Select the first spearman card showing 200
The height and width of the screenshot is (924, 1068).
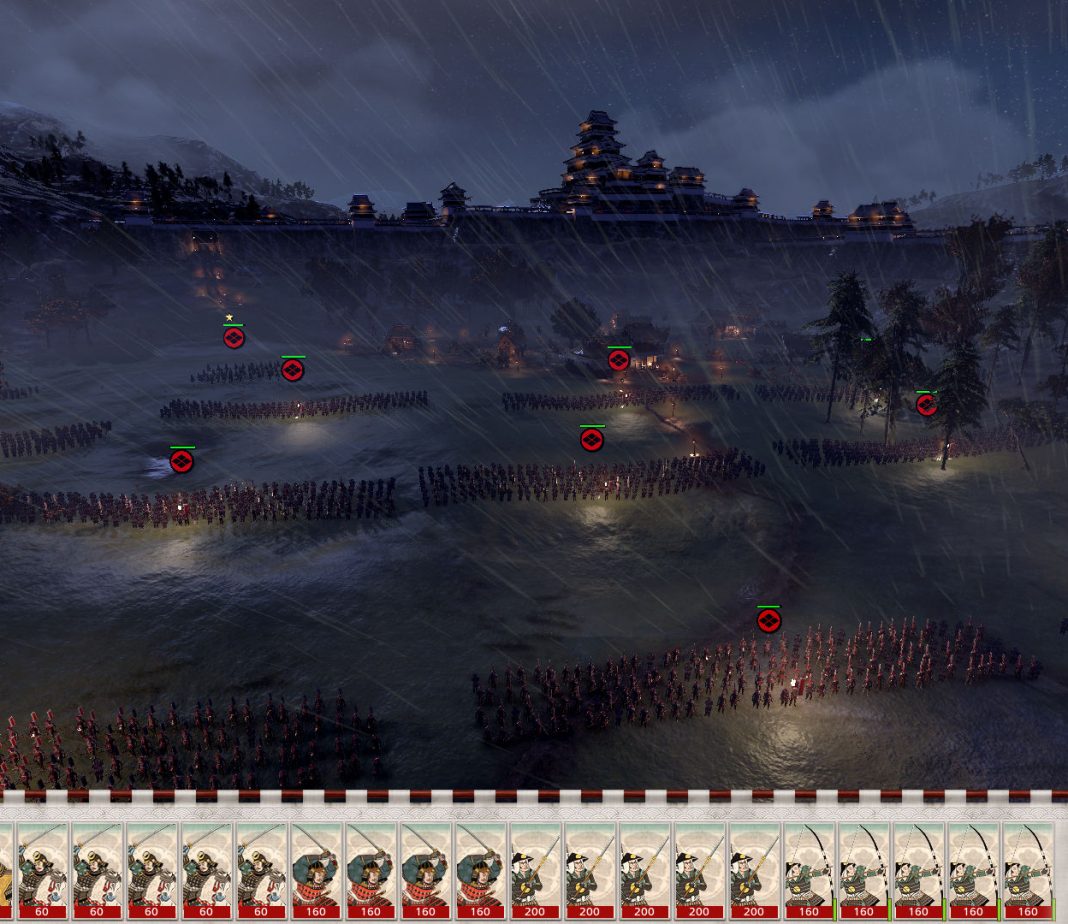pos(535,869)
